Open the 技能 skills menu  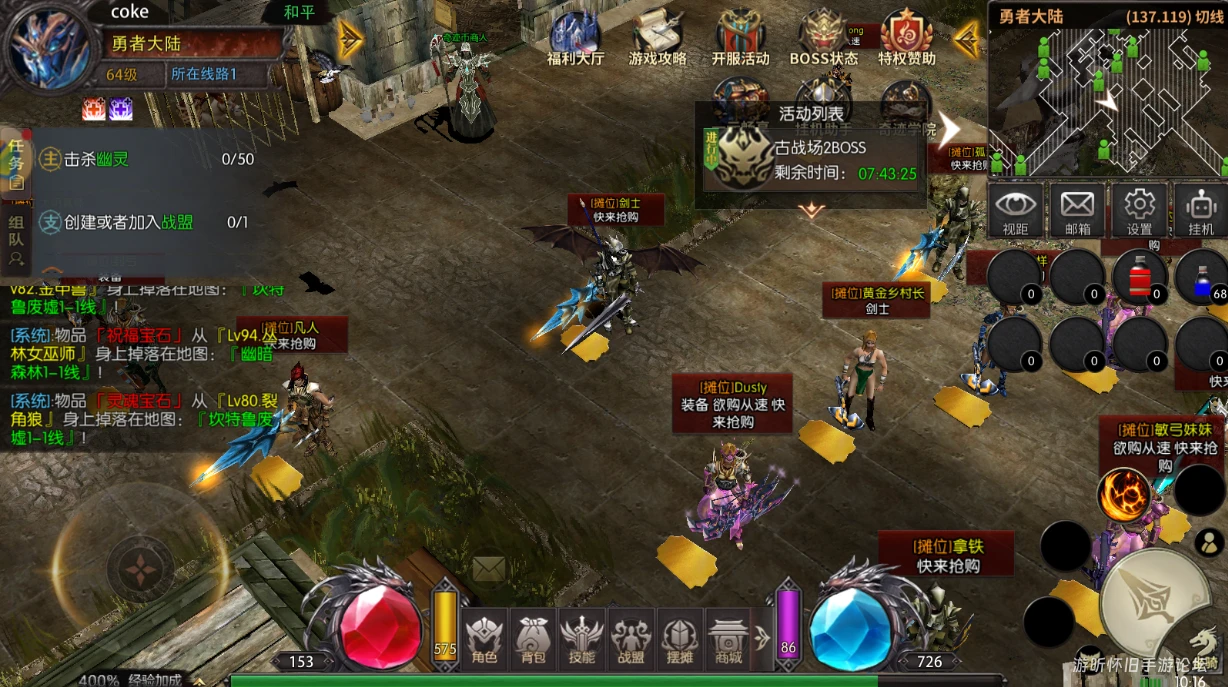[581, 638]
